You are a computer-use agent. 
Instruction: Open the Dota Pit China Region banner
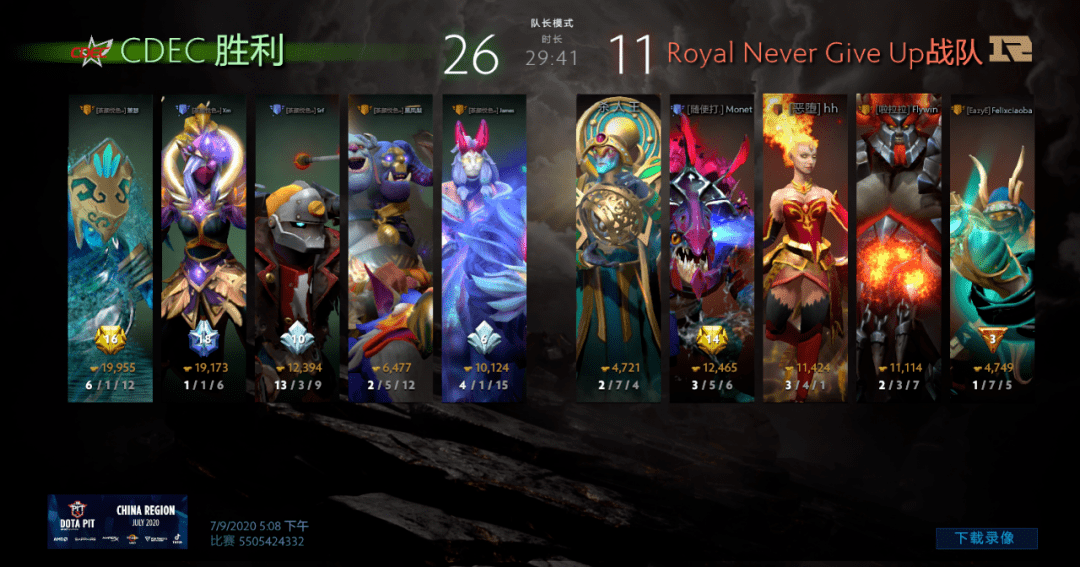tap(118, 521)
